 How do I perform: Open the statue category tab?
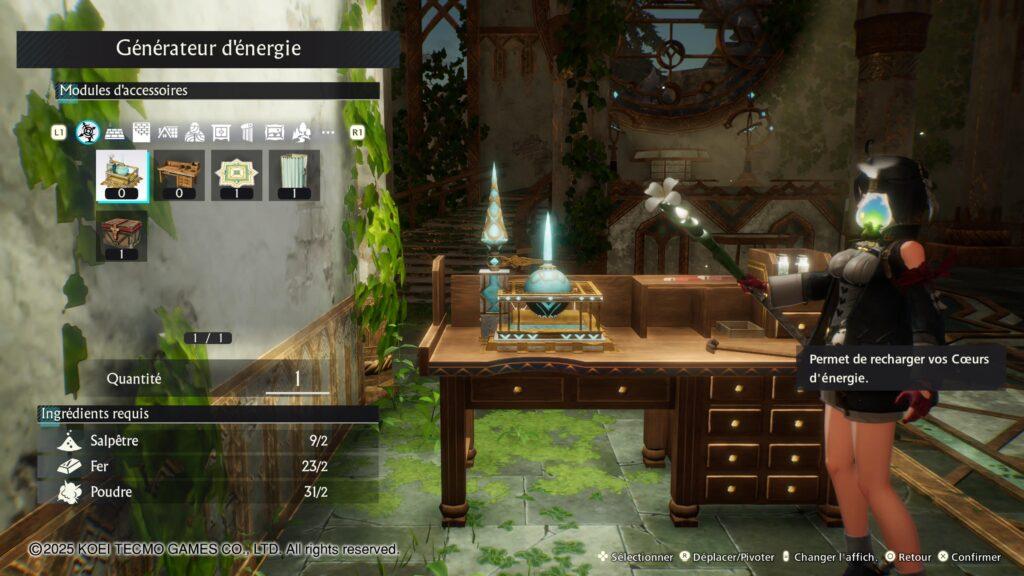[x=195, y=132]
